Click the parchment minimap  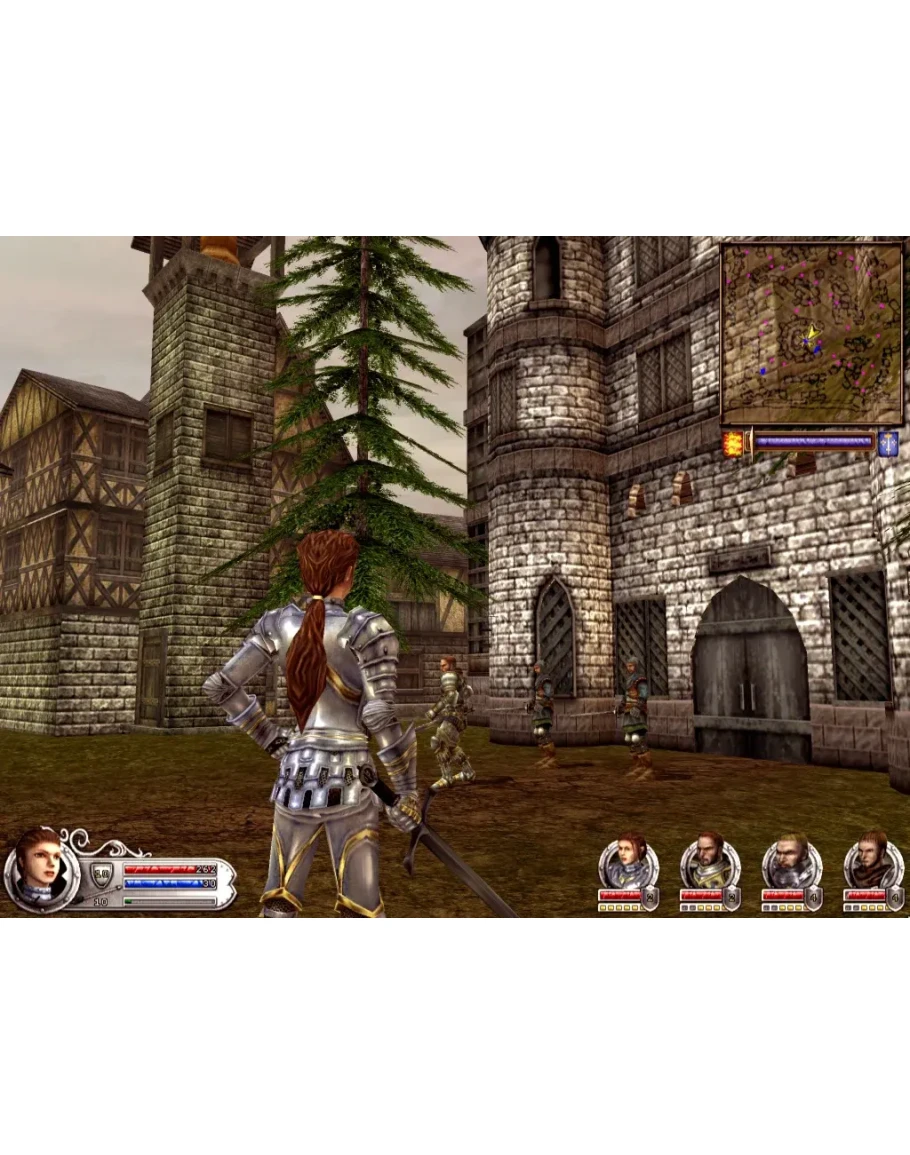pos(811,335)
